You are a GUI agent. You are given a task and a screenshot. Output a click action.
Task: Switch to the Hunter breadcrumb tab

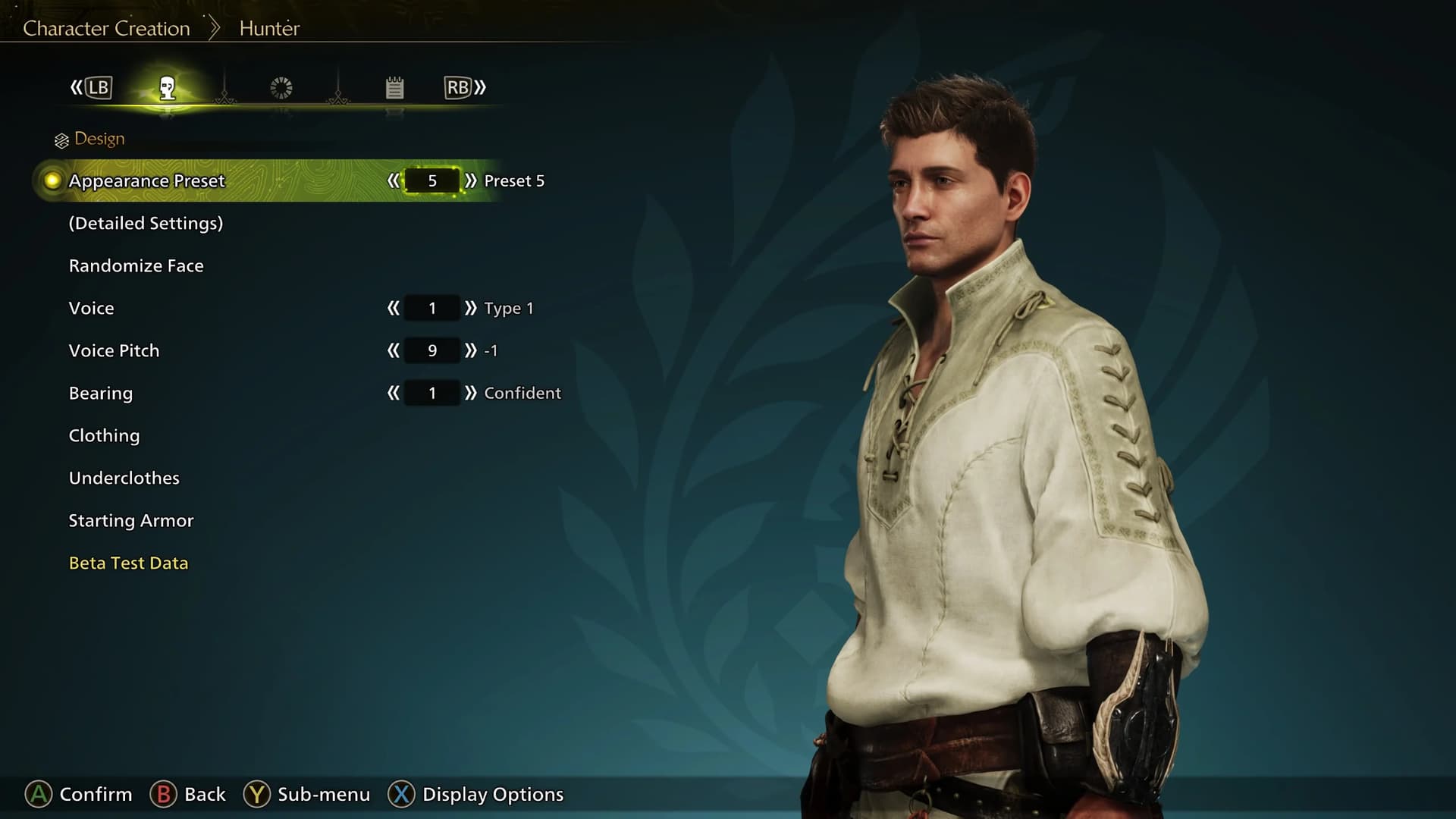pos(268,27)
